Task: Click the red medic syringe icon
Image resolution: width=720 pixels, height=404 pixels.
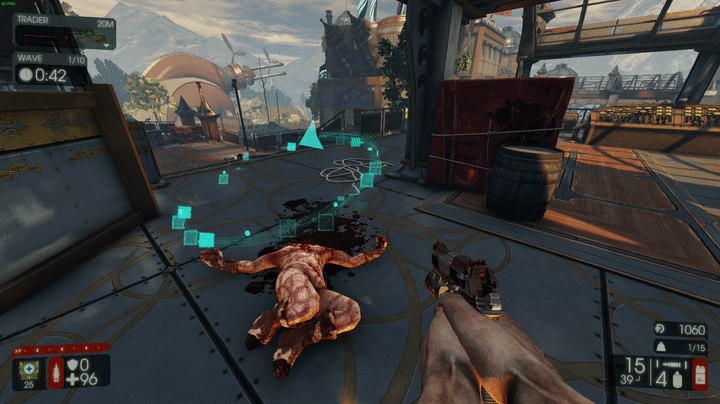Action: pyautogui.click(x=55, y=372)
